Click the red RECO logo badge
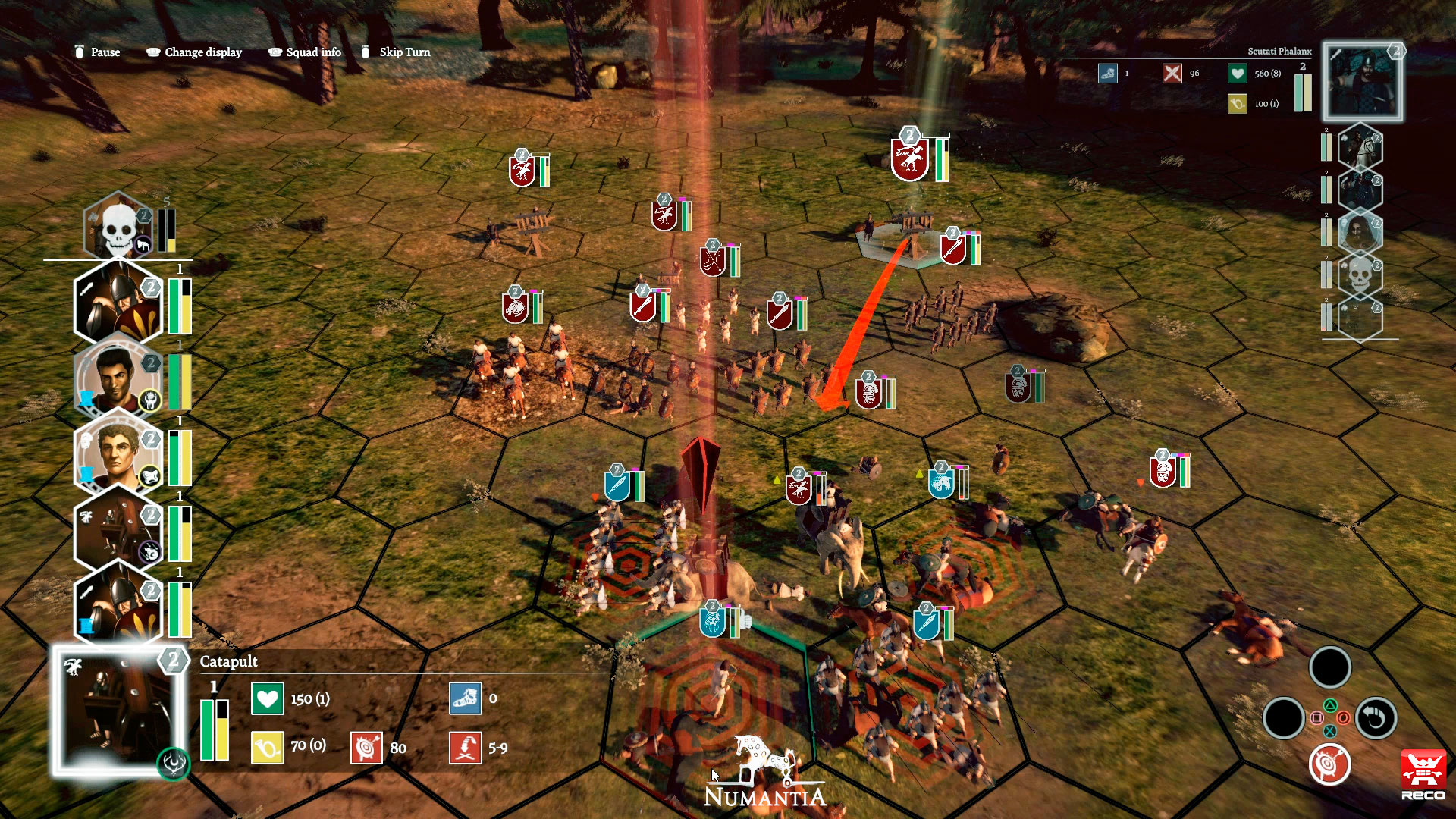Viewport: 1456px width, 819px height. tap(1423, 774)
